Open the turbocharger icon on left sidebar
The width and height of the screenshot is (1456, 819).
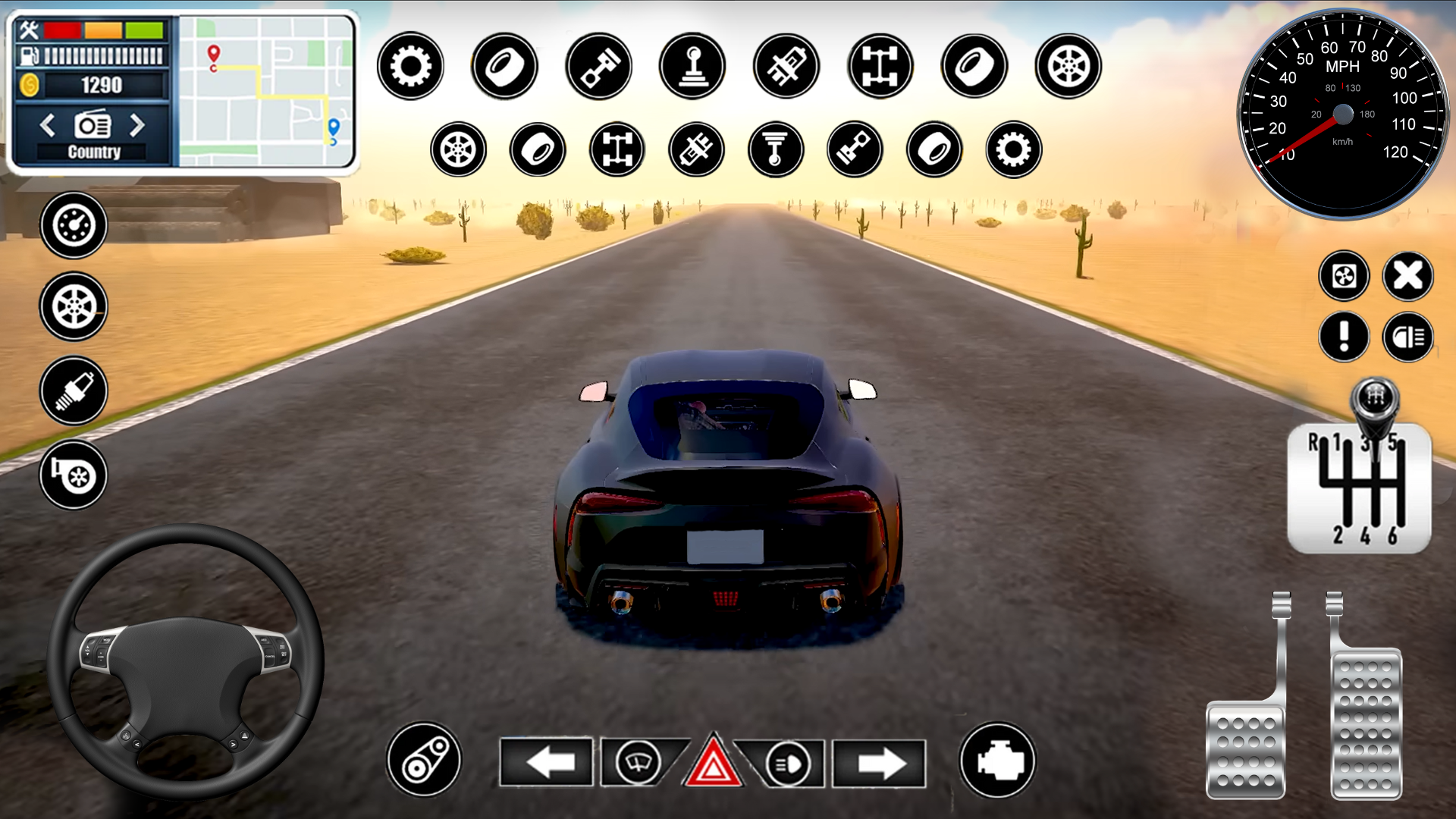click(x=73, y=475)
